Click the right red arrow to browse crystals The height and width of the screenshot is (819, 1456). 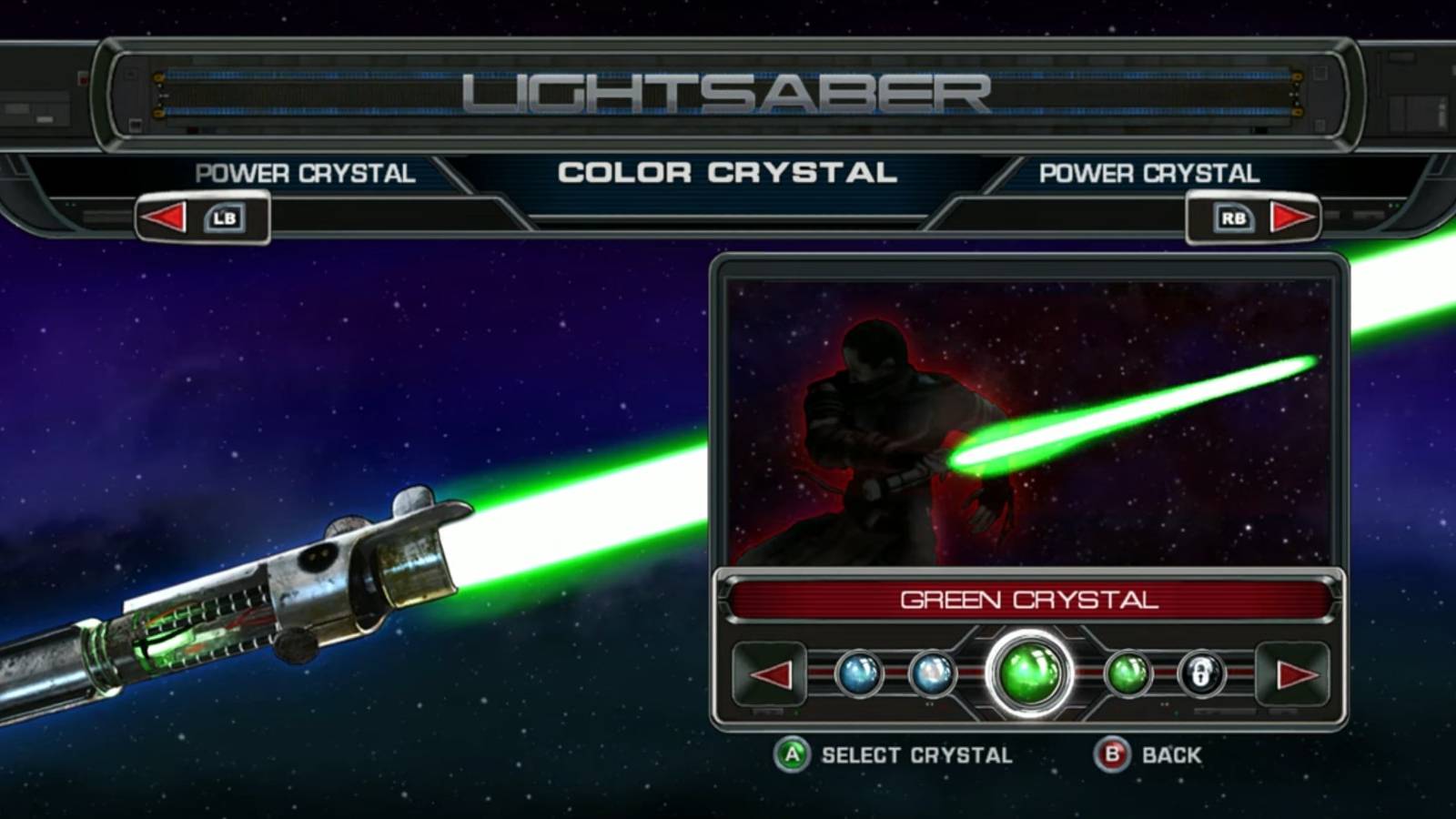(x=1291, y=677)
